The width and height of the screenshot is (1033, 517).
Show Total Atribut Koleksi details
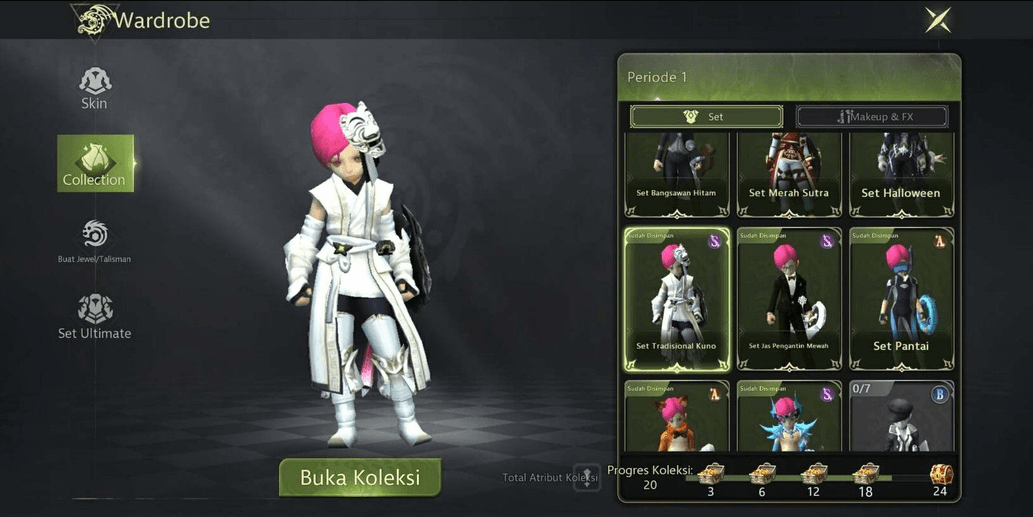pos(586,478)
